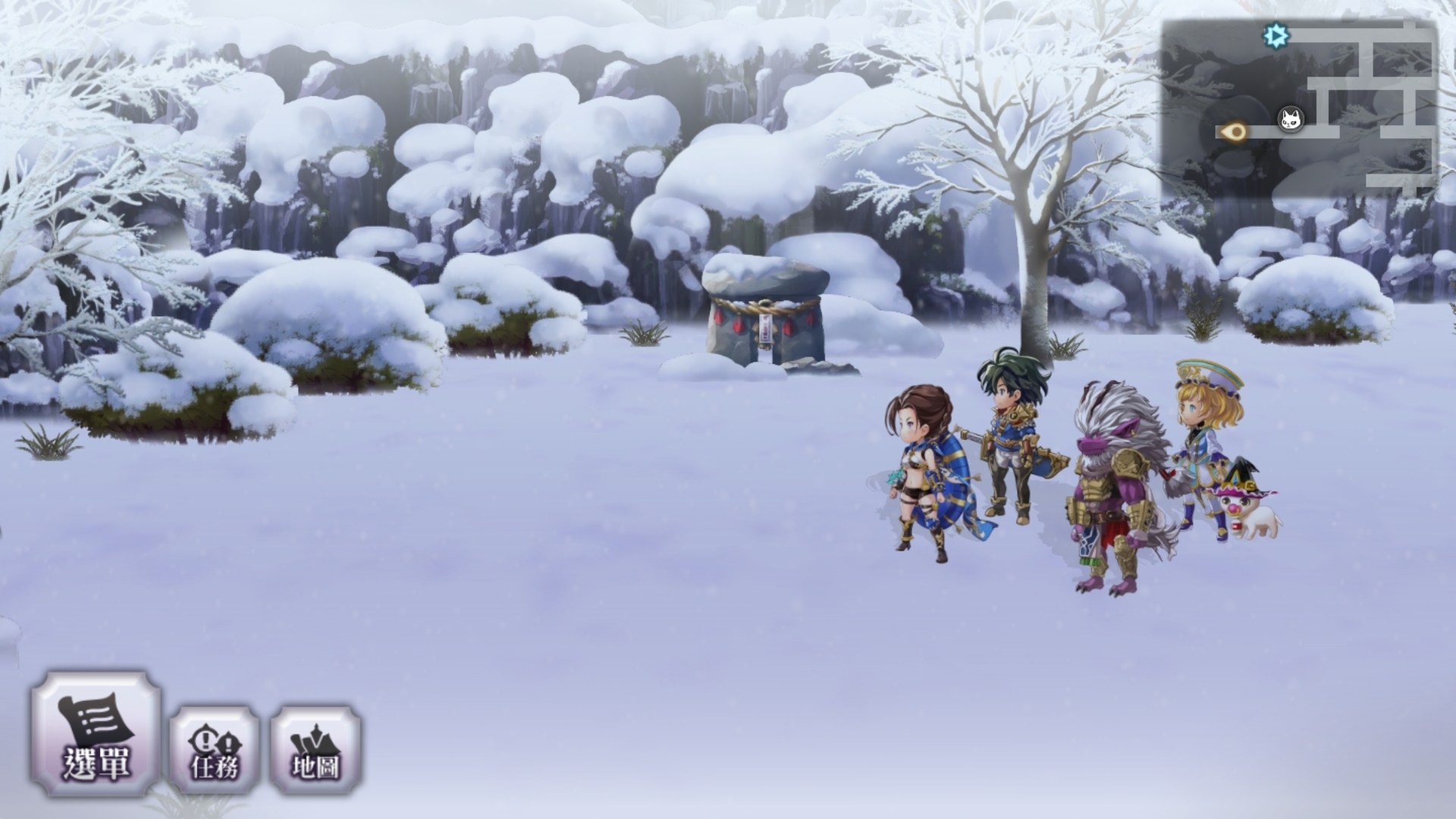Image resolution: width=1456 pixels, height=819 pixels.
Task: Select the cat face marker on minimap
Action: 1291,119
